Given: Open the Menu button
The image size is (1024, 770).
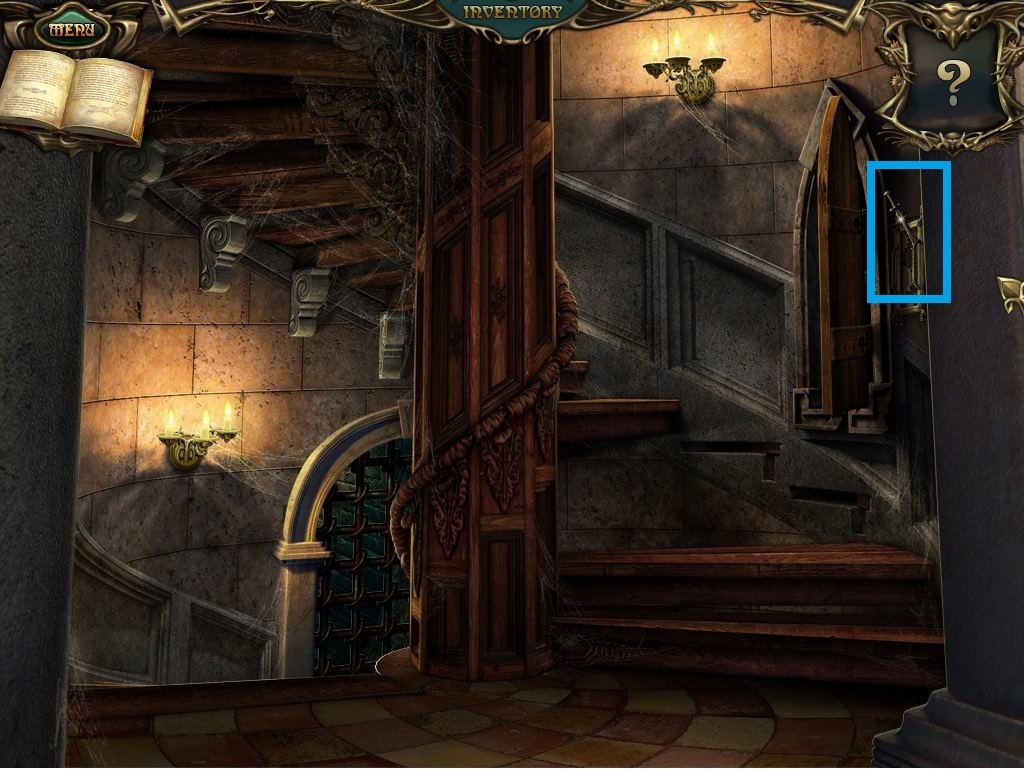Looking at the screenshot, I should pos(72,29).
